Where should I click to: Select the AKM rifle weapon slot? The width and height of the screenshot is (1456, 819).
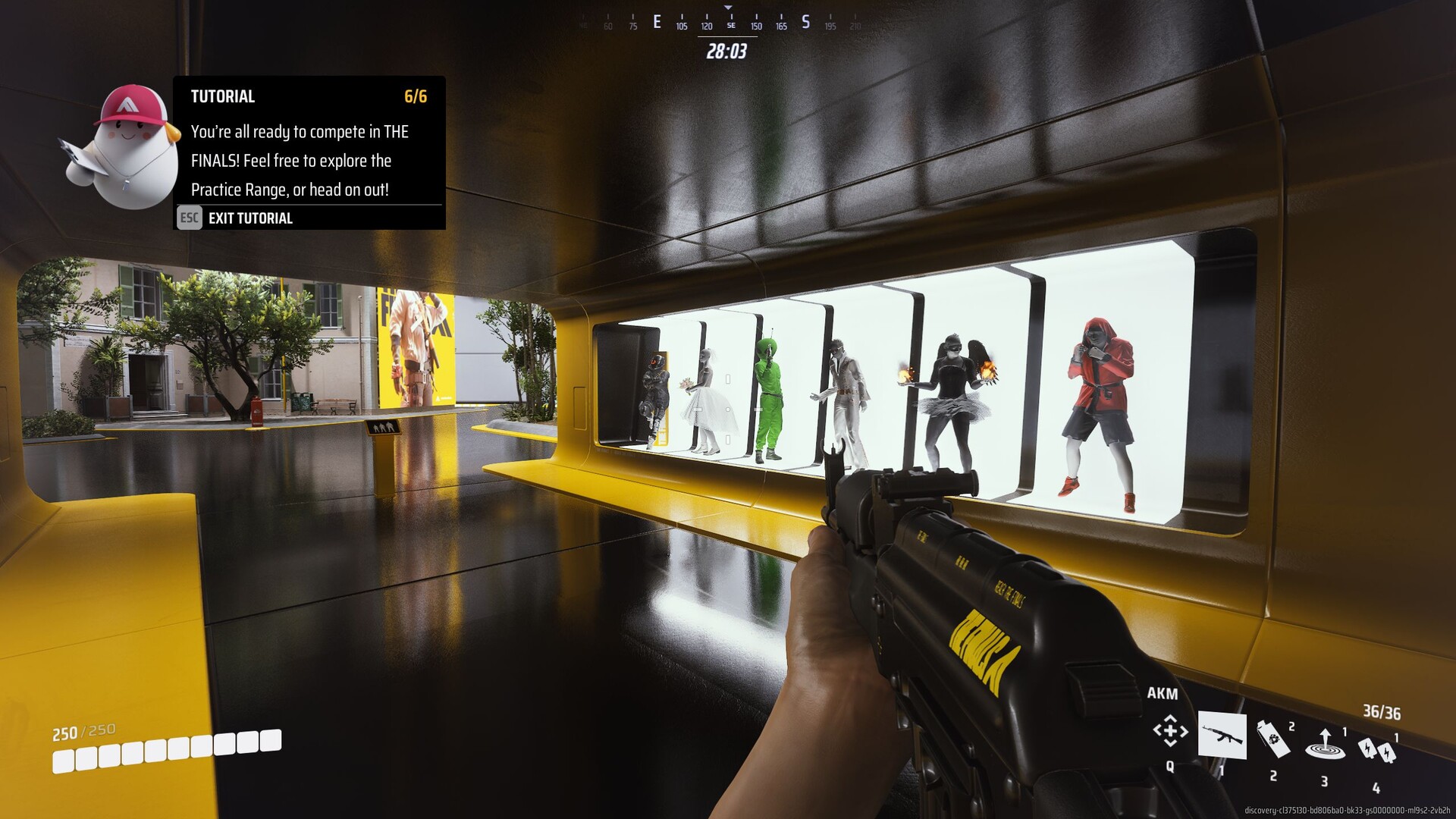click(1222, 736)
